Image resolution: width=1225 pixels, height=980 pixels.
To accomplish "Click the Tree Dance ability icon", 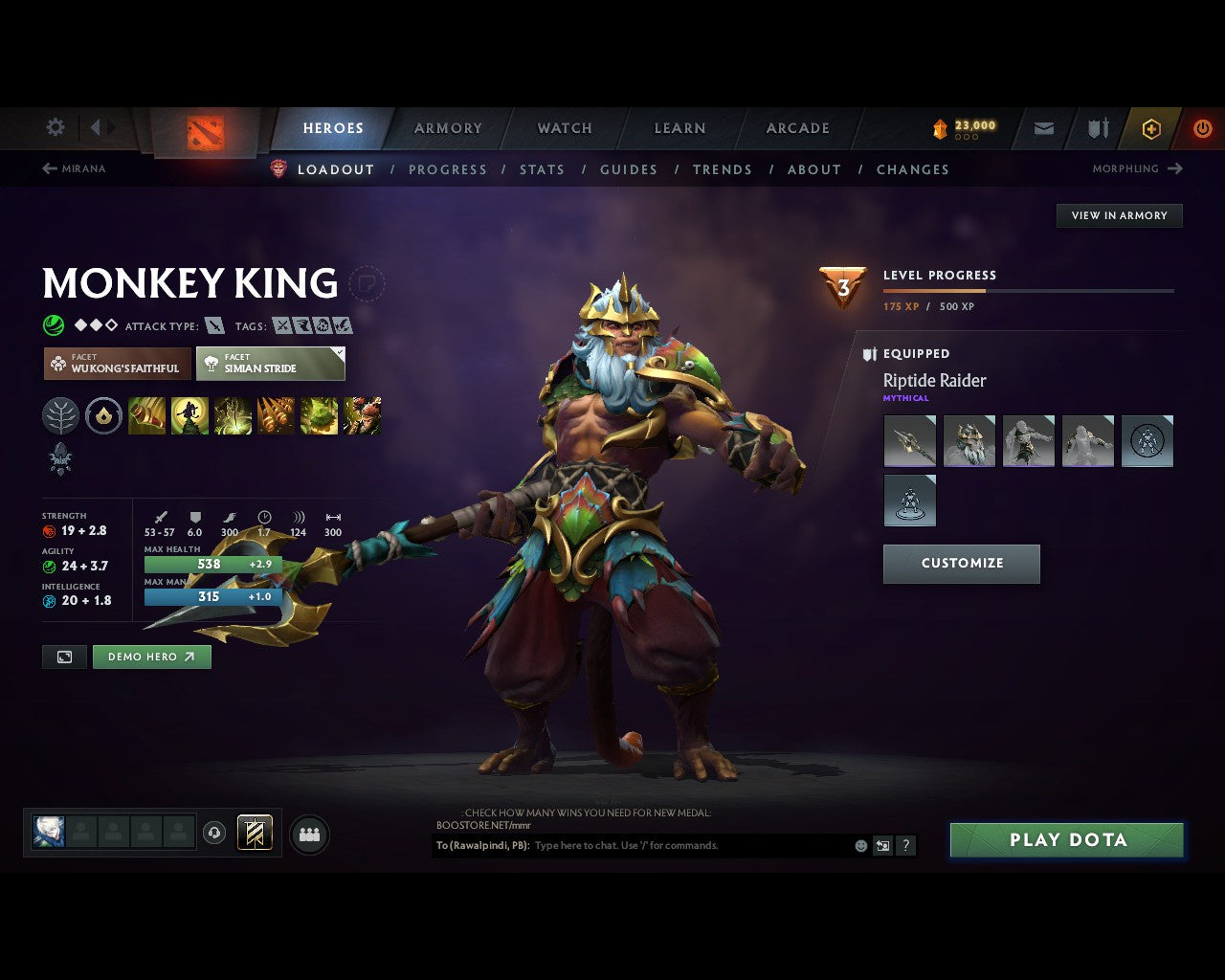I will click(x=190, y=416).
